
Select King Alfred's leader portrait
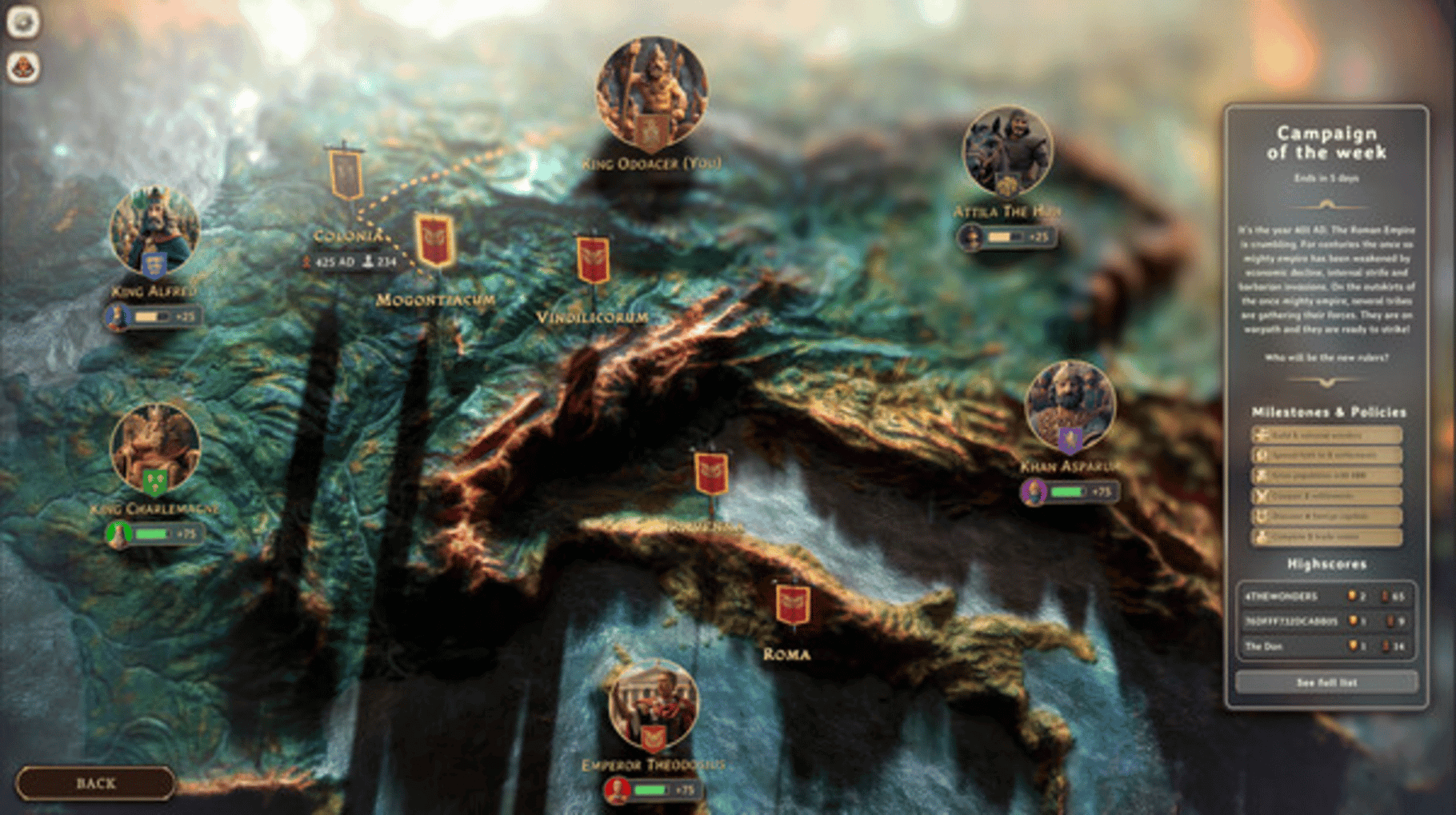coord(154,231)
